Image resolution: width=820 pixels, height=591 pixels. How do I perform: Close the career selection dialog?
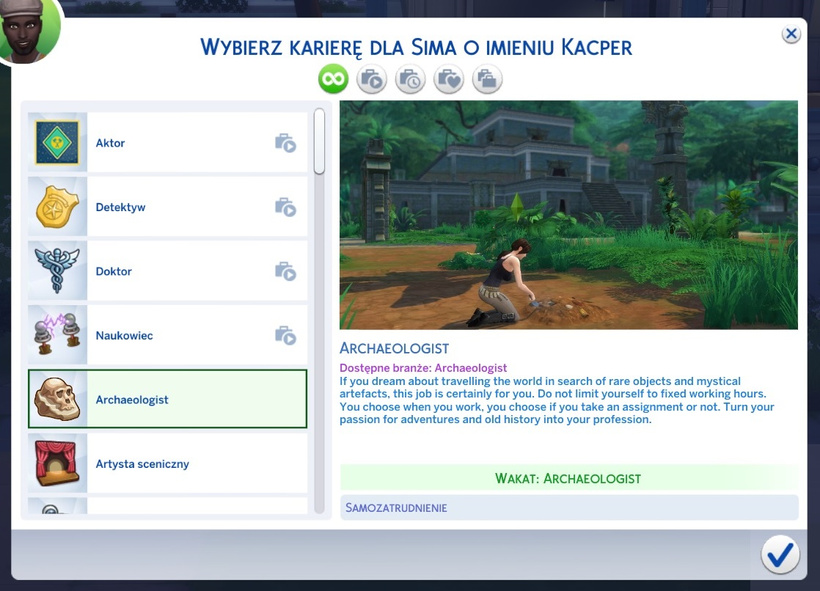coord(791,34)
